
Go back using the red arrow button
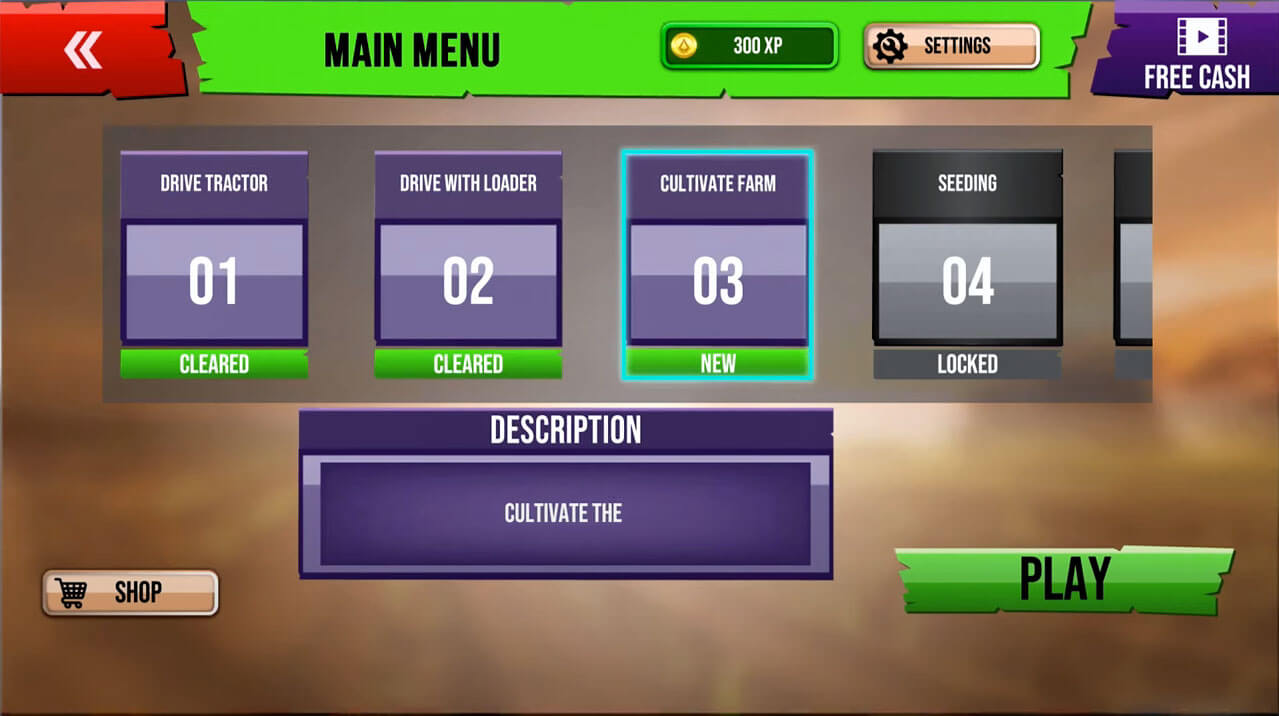click(x=84, y=50)
